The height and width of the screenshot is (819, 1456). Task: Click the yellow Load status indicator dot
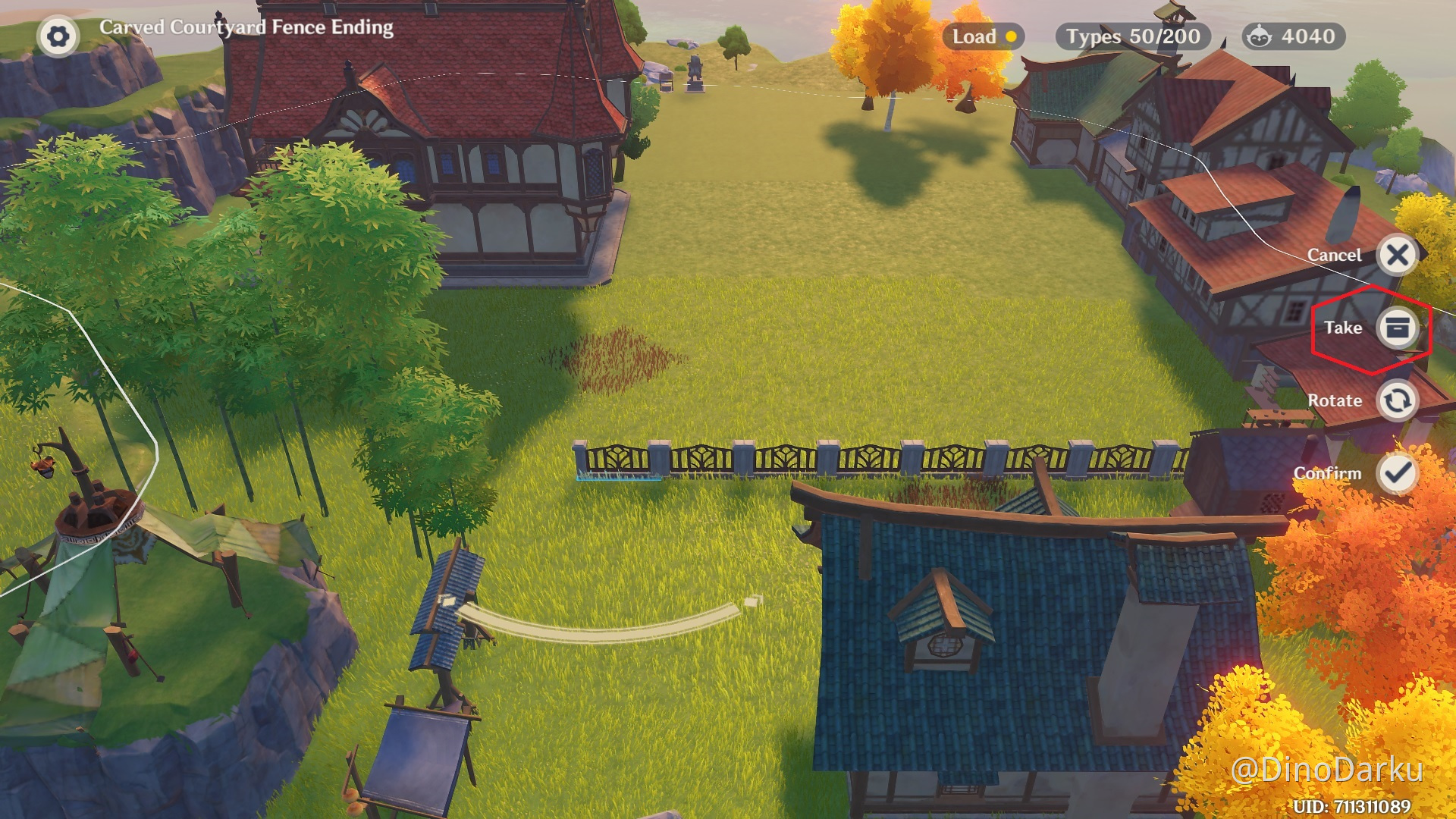[1012, 36]
